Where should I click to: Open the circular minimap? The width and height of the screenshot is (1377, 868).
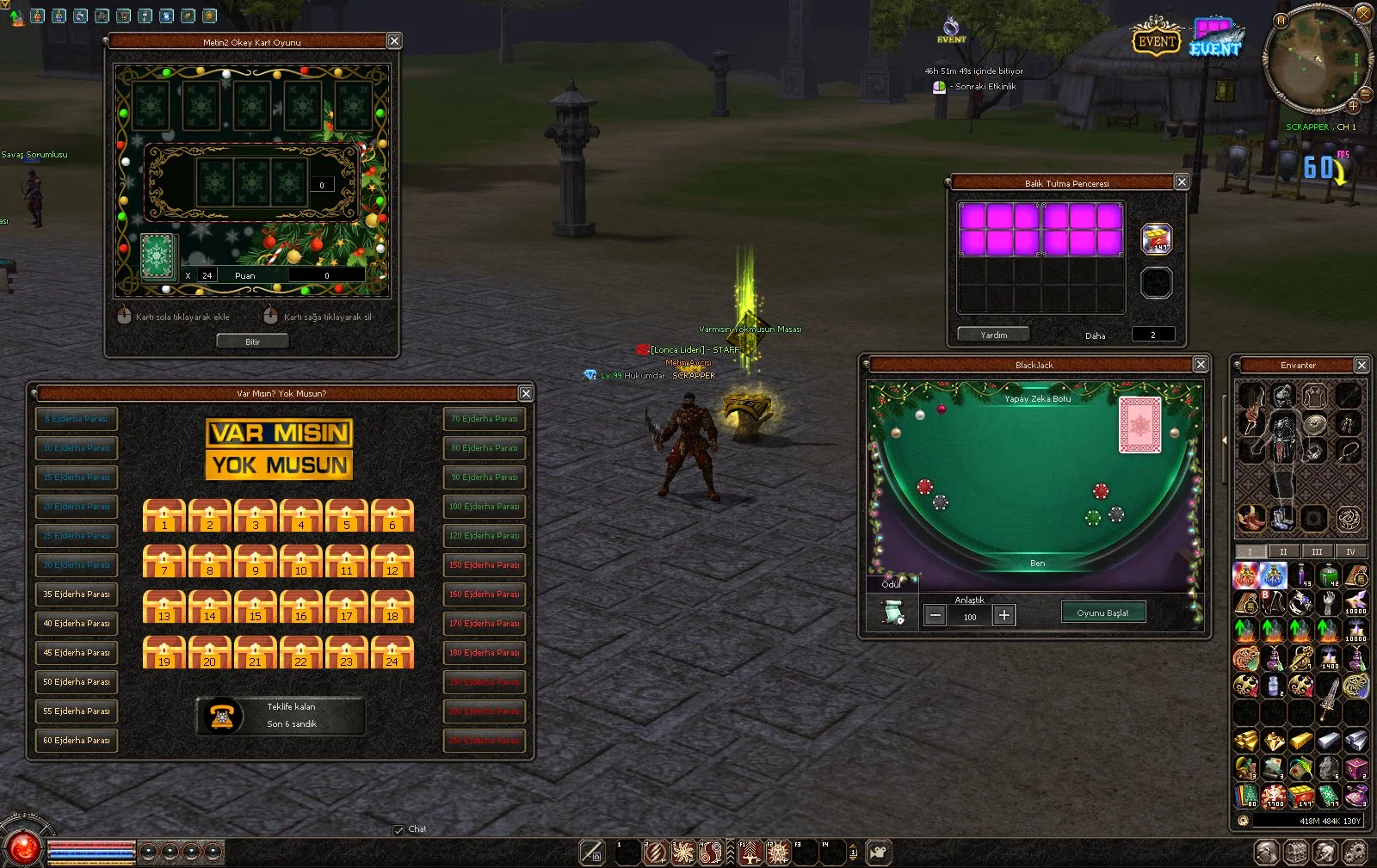(1315, 60)
